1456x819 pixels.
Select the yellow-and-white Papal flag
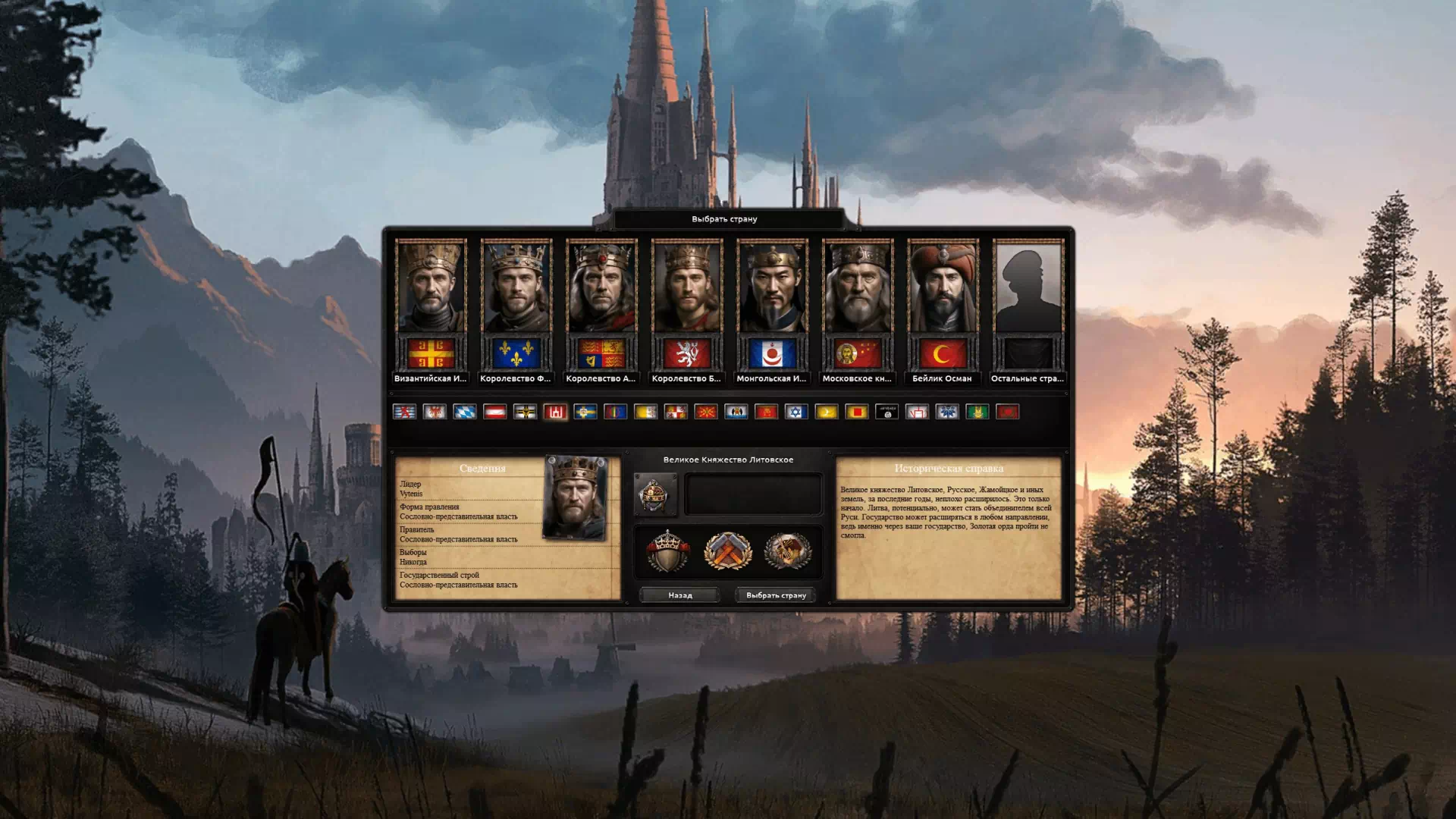click(645, 412)
